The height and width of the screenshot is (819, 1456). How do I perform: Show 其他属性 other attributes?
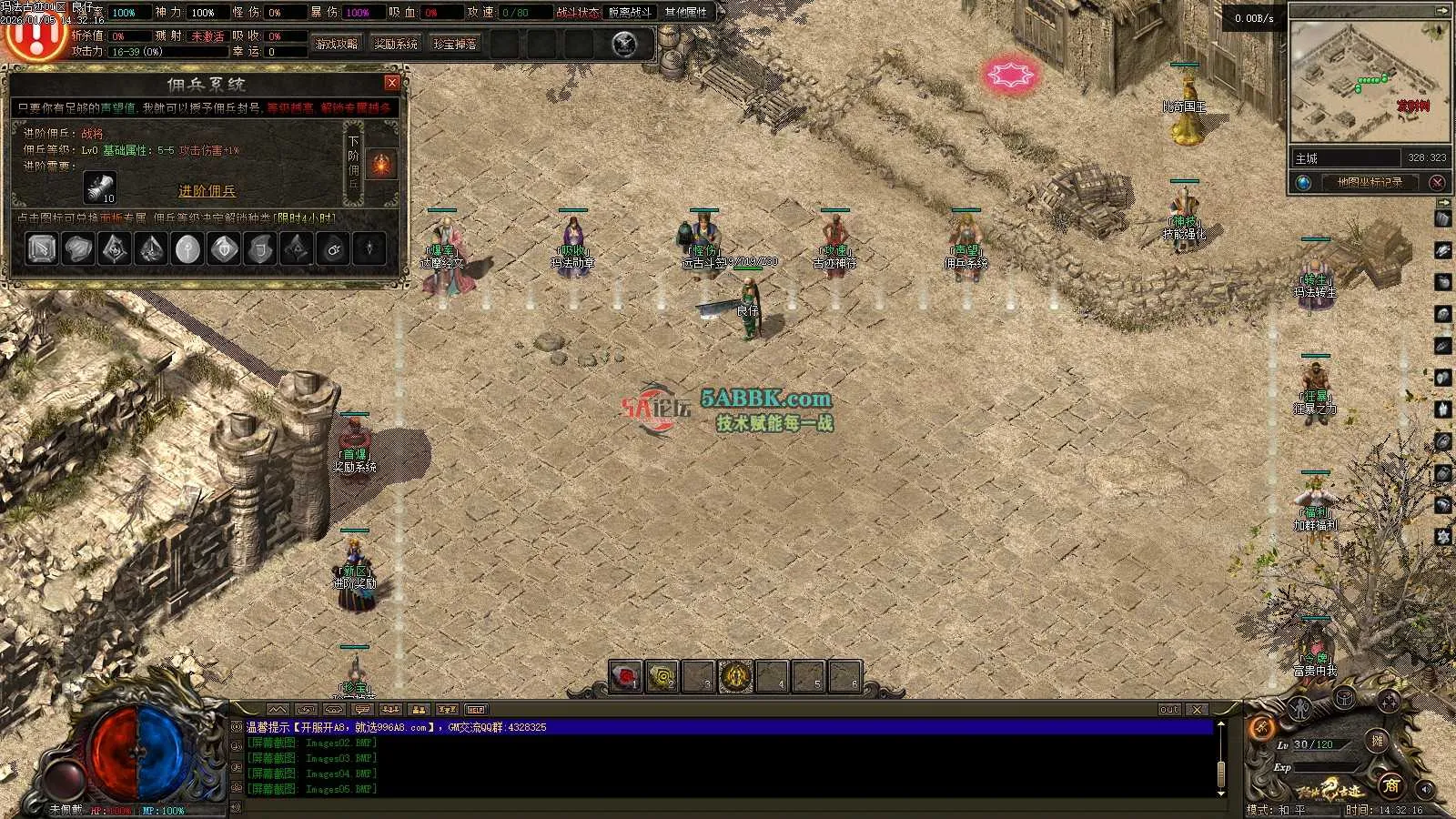(685, 12)
